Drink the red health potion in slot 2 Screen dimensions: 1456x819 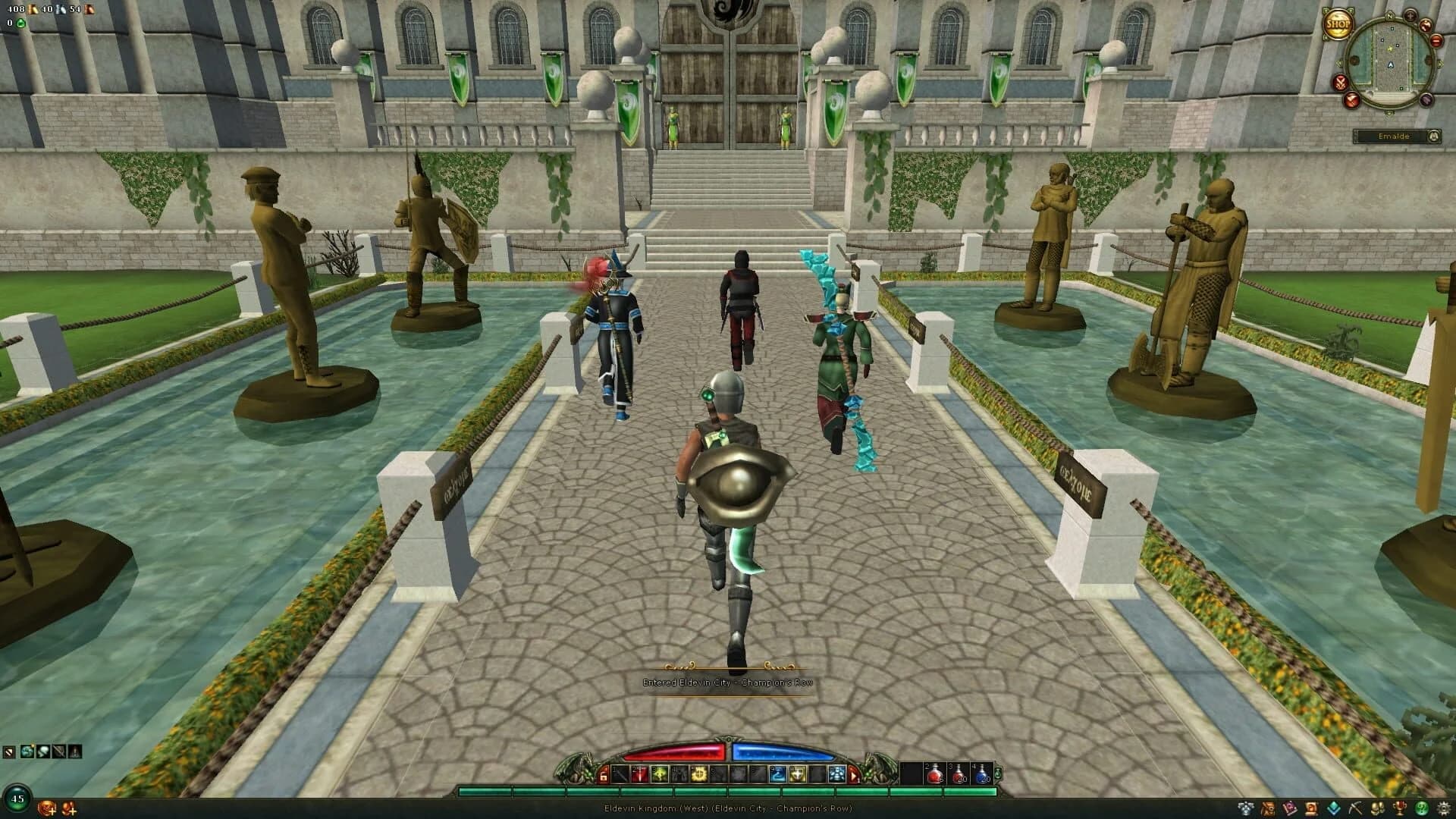934,775
